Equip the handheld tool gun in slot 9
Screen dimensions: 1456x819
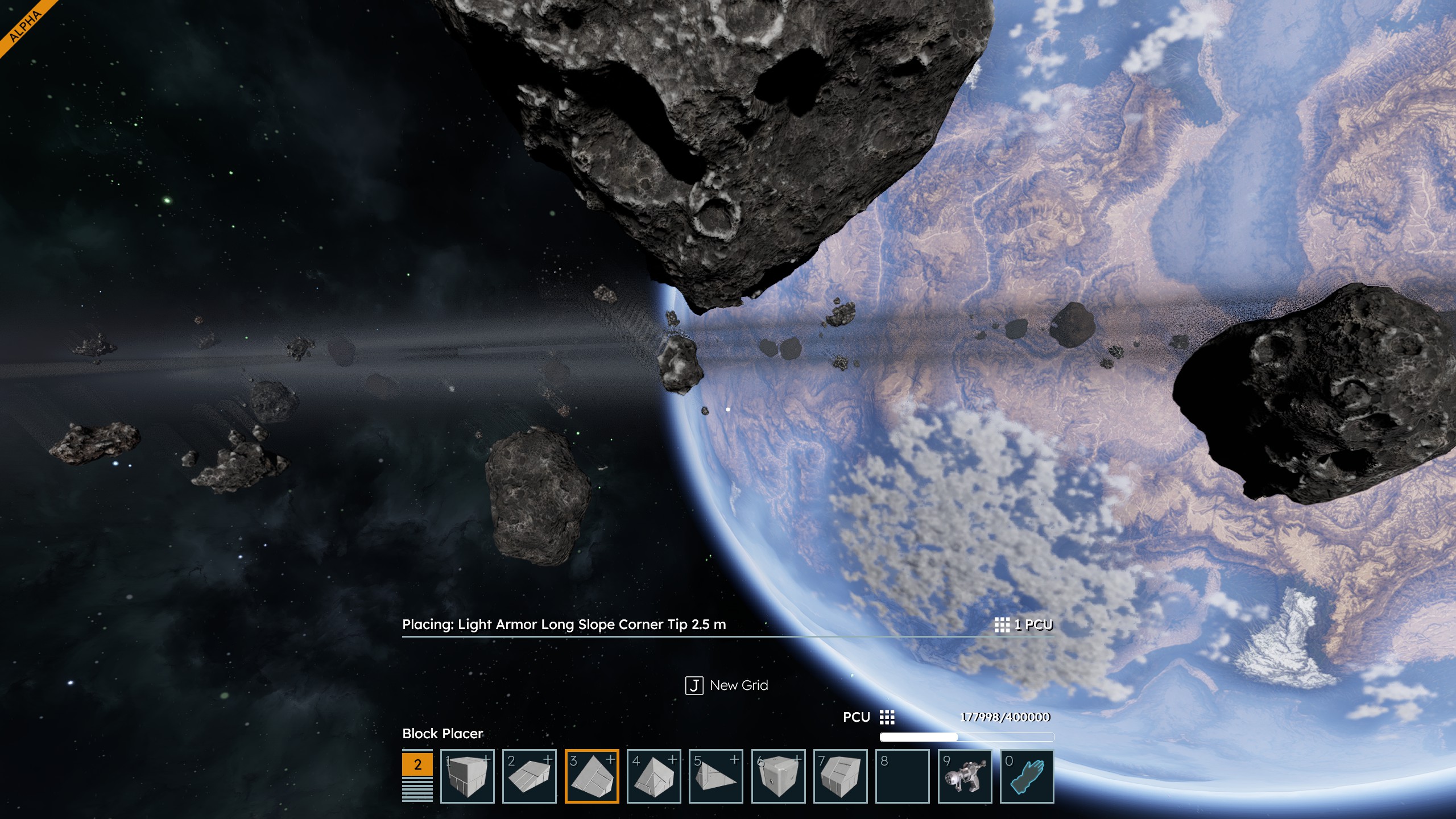965,776
